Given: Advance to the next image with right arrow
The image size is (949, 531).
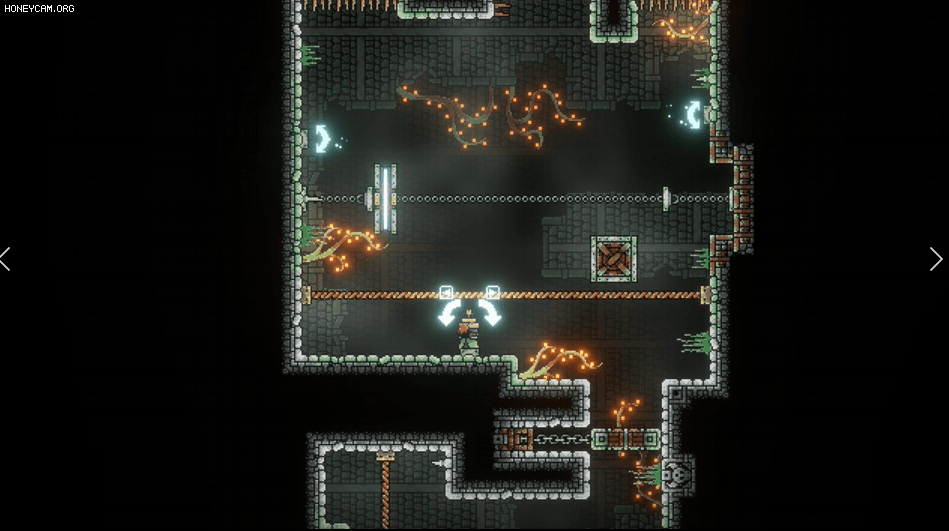Looking at the screenshot, I should 935,260.
